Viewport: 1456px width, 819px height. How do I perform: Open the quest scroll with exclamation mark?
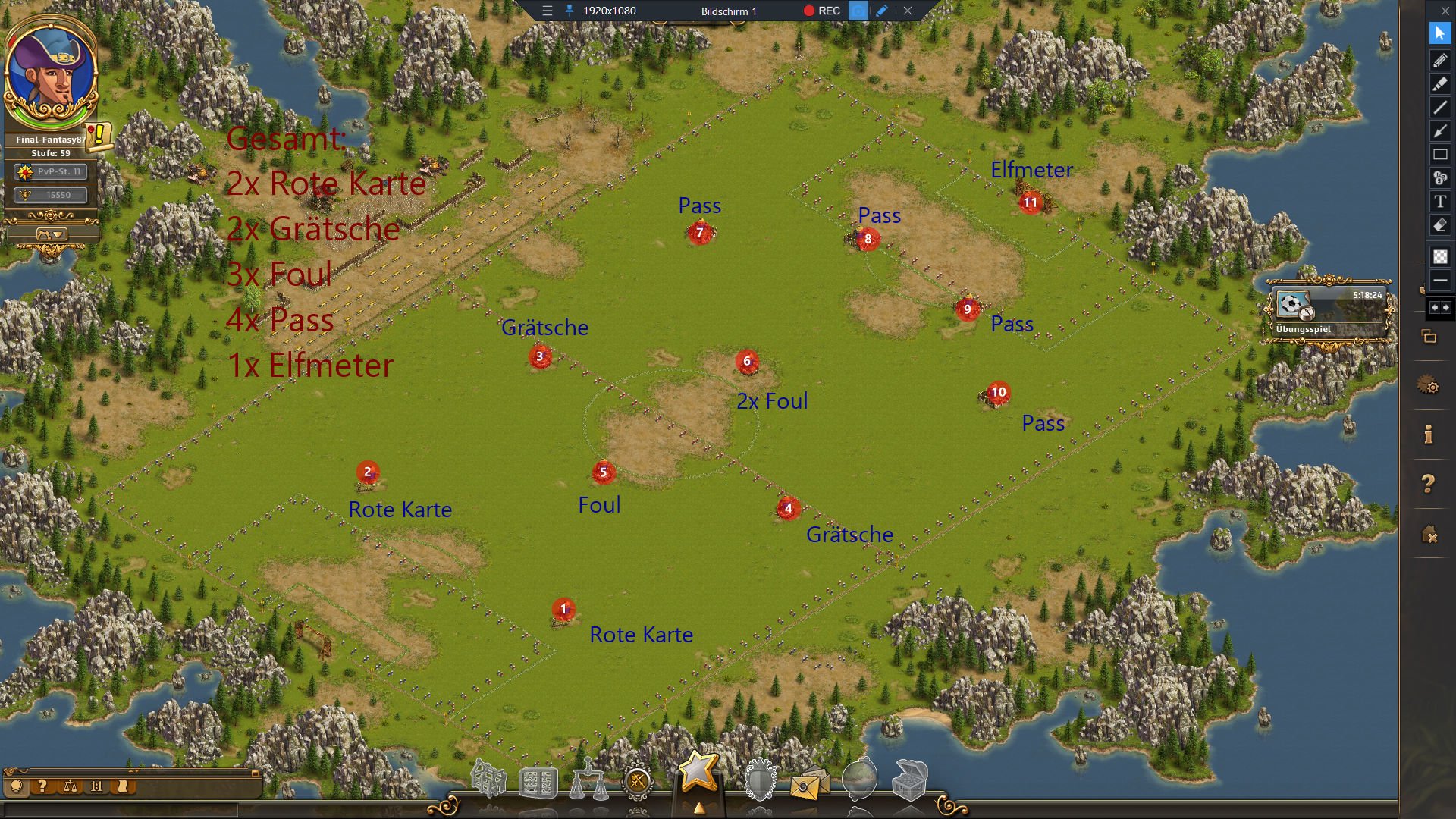click(99, 136)
